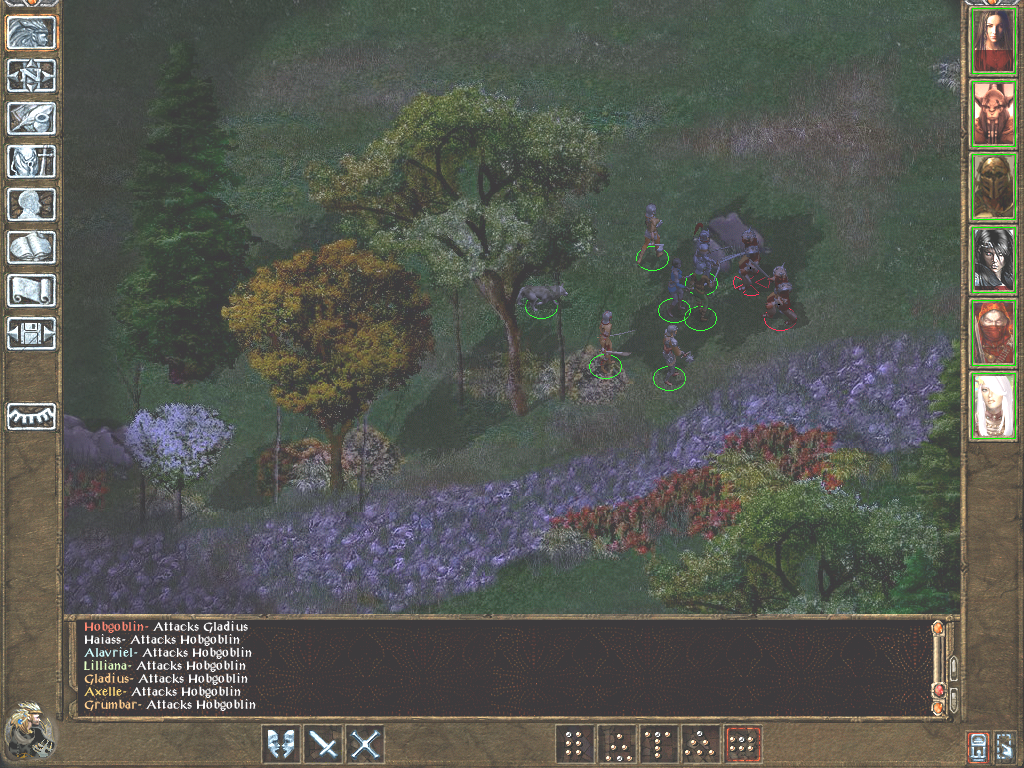
Task: Open the journal quill button
Action: point(31,118)
